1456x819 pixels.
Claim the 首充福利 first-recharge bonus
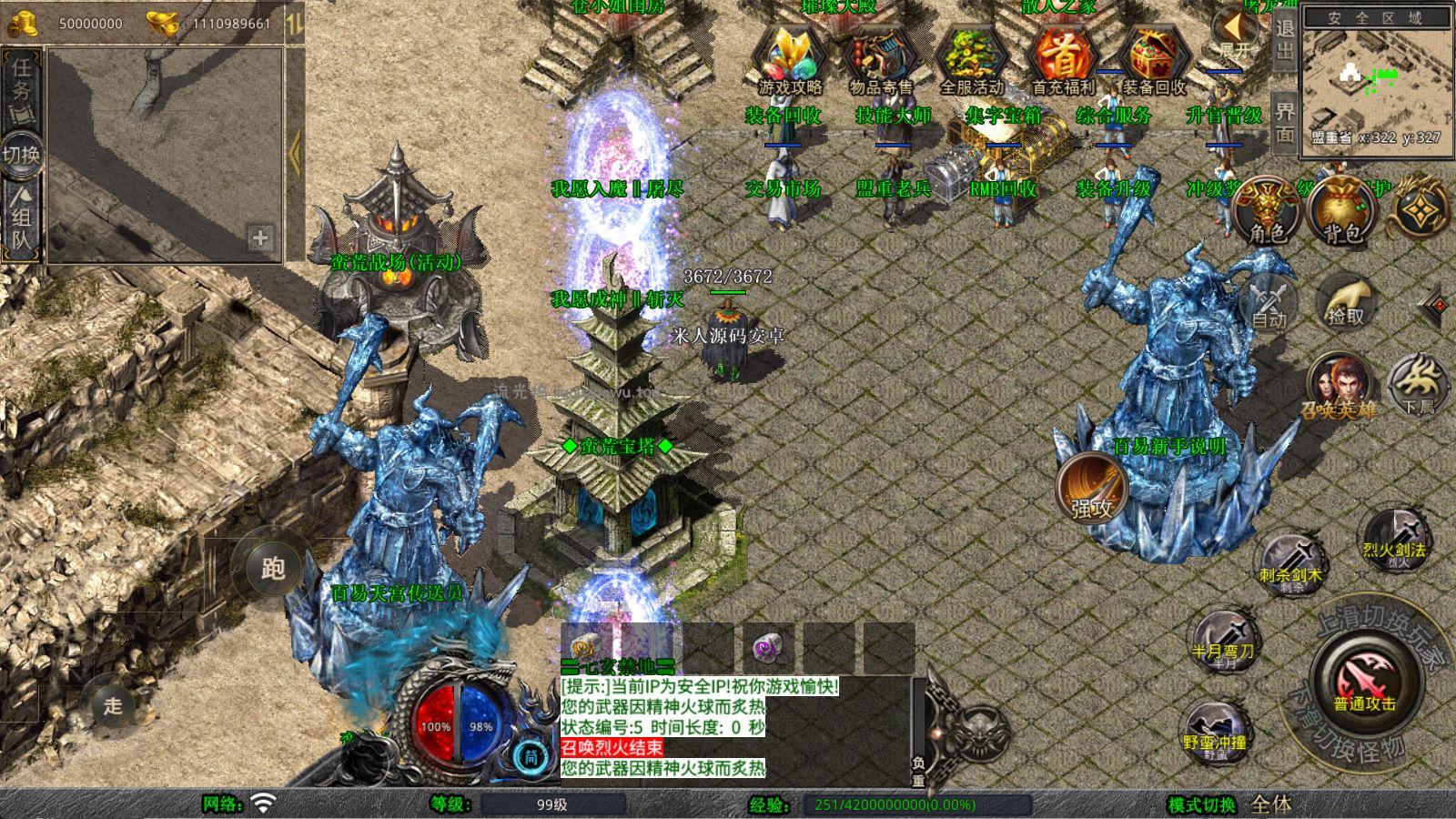1062,58
